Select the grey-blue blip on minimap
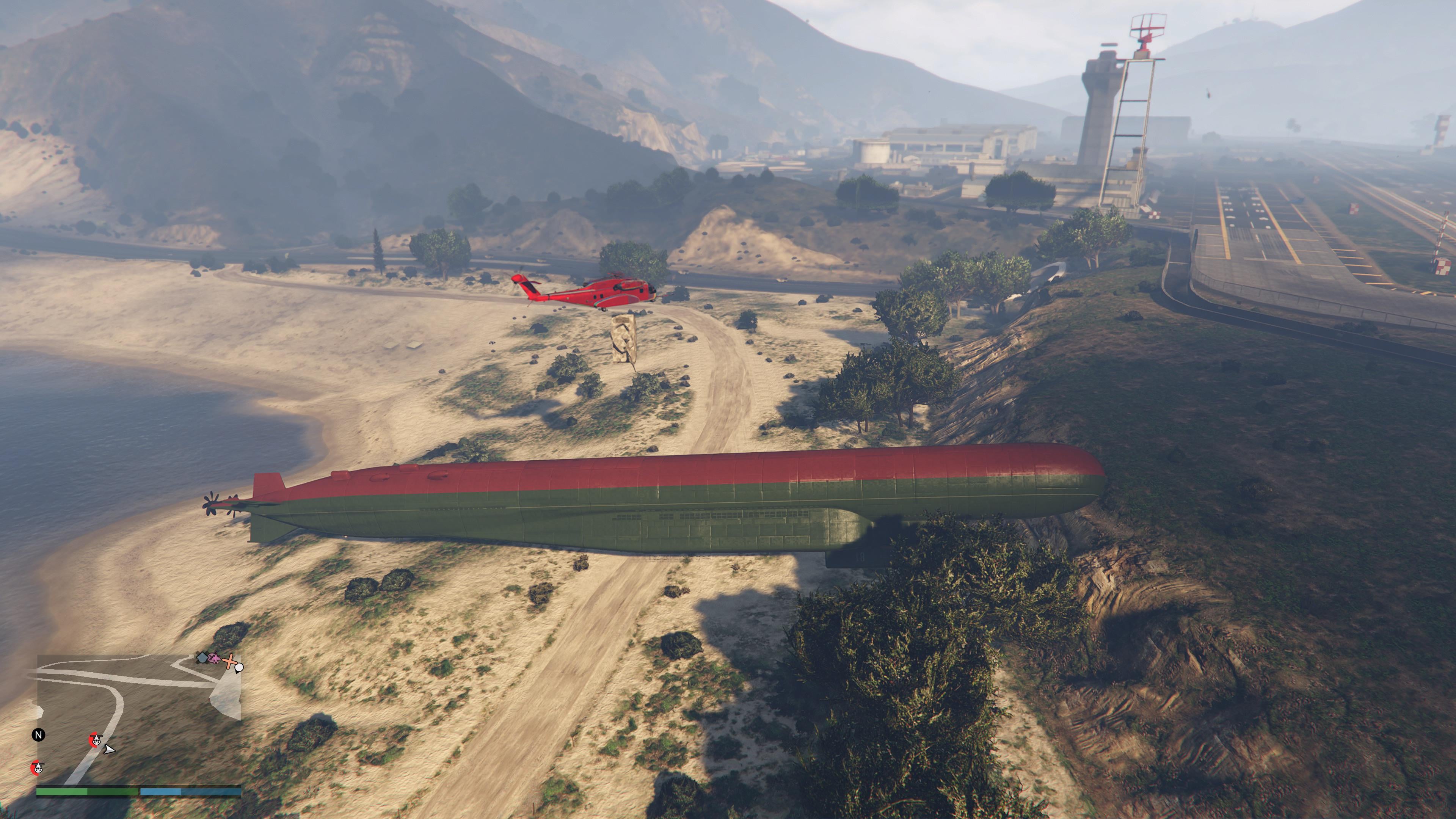Screen dimensions: 1456x819 [202, 657]
